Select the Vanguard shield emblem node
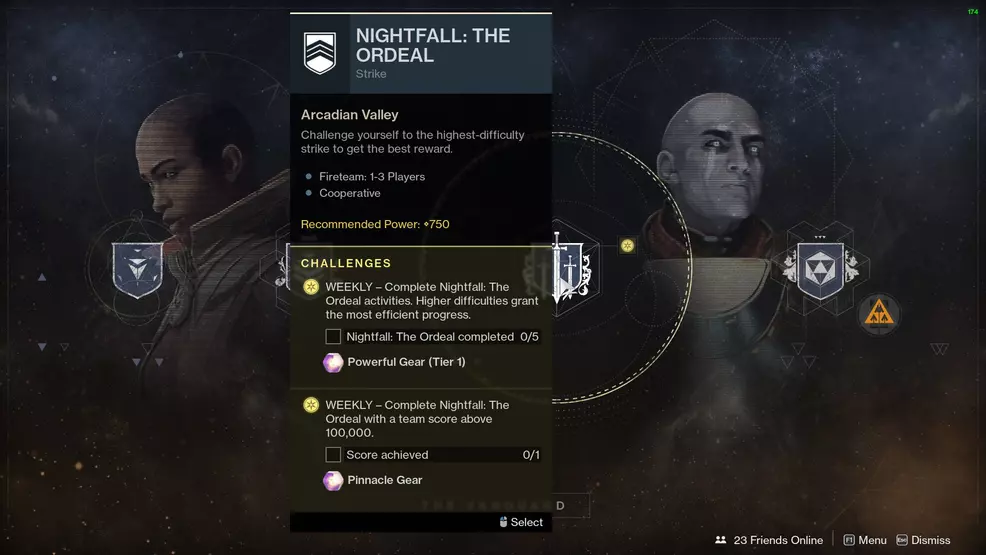Image resolution: width=986 pixels, height=555 pixels. (137, 268)
